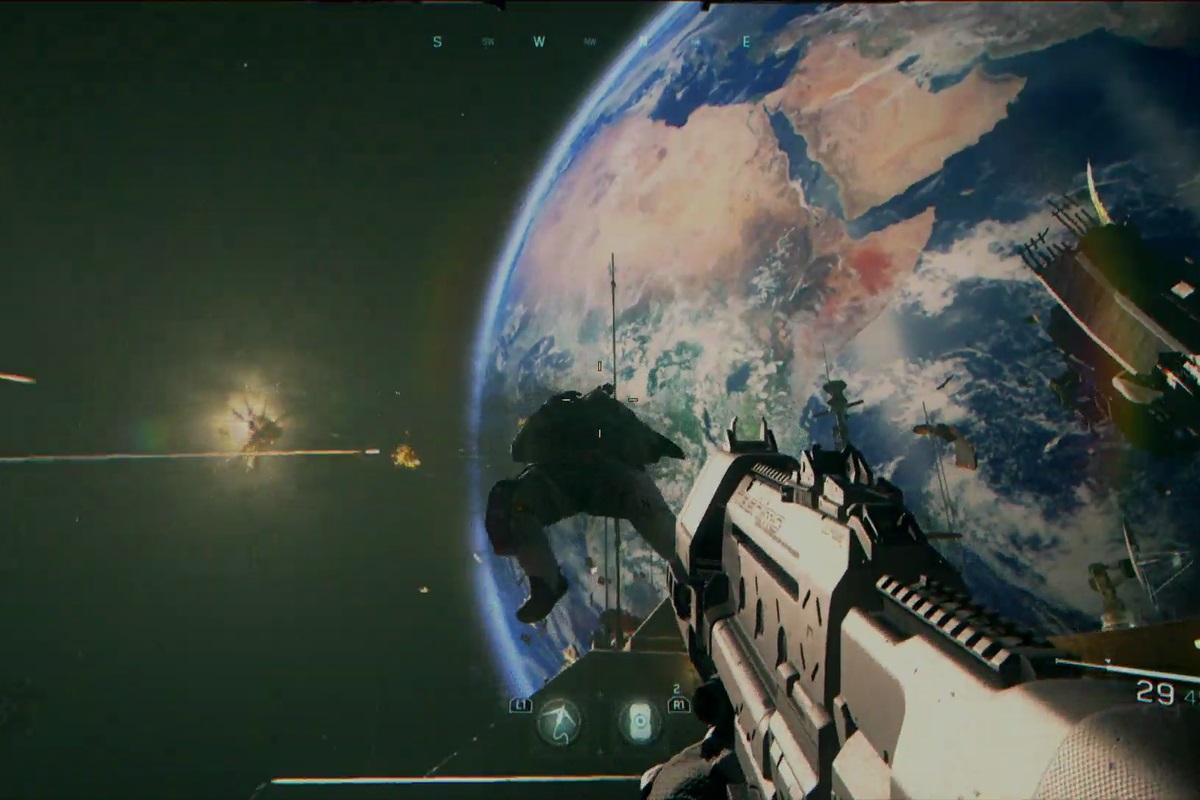Image resolution: width=1200 pixels, height=800 pixels.
Task: Click the E marker on the compass
Action: (746, 42)
